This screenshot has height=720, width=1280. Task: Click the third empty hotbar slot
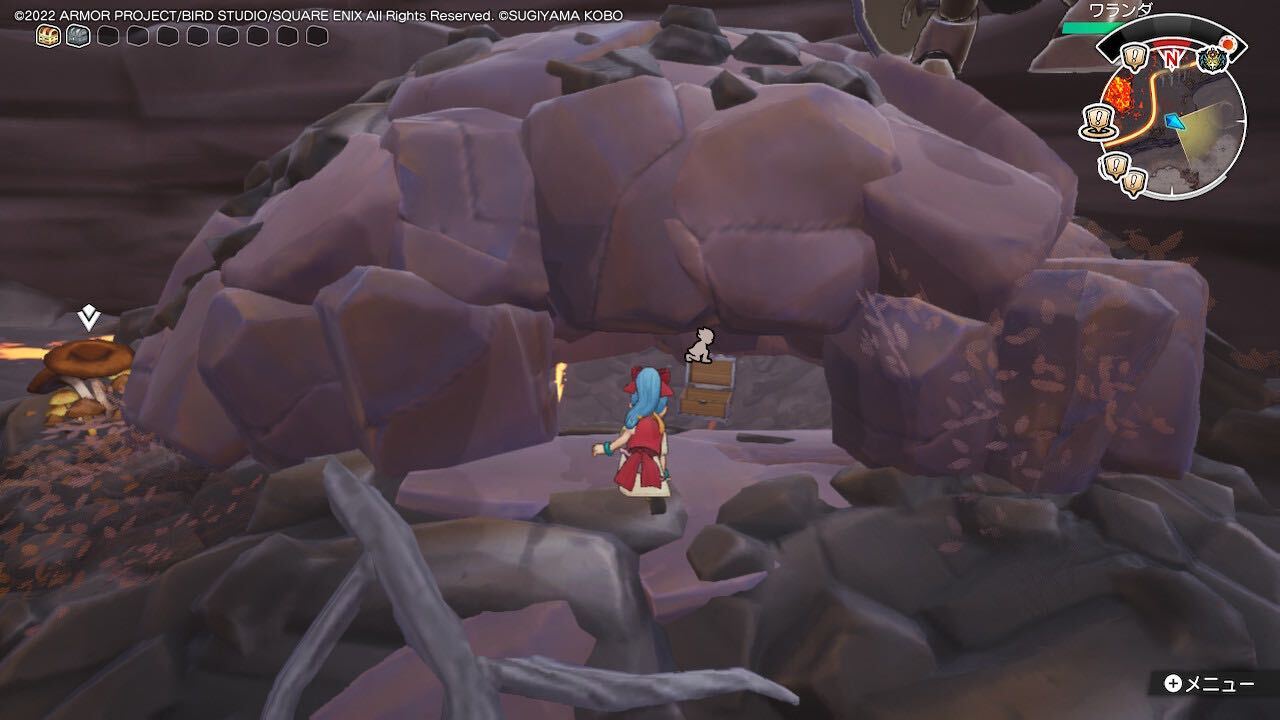point(106,36)
